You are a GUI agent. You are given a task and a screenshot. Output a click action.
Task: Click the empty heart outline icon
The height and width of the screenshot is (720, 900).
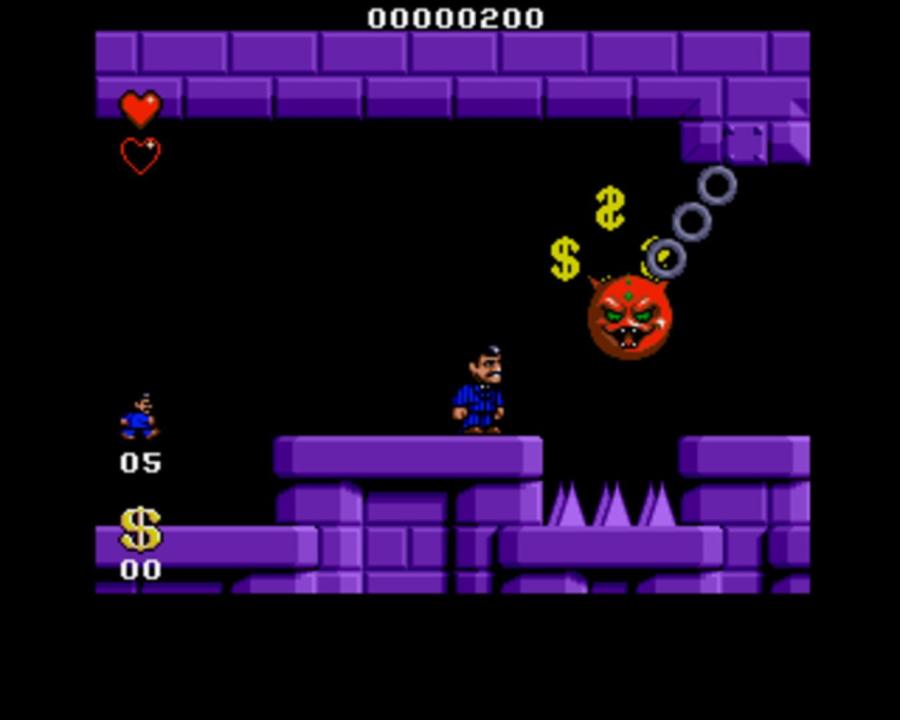140,155
